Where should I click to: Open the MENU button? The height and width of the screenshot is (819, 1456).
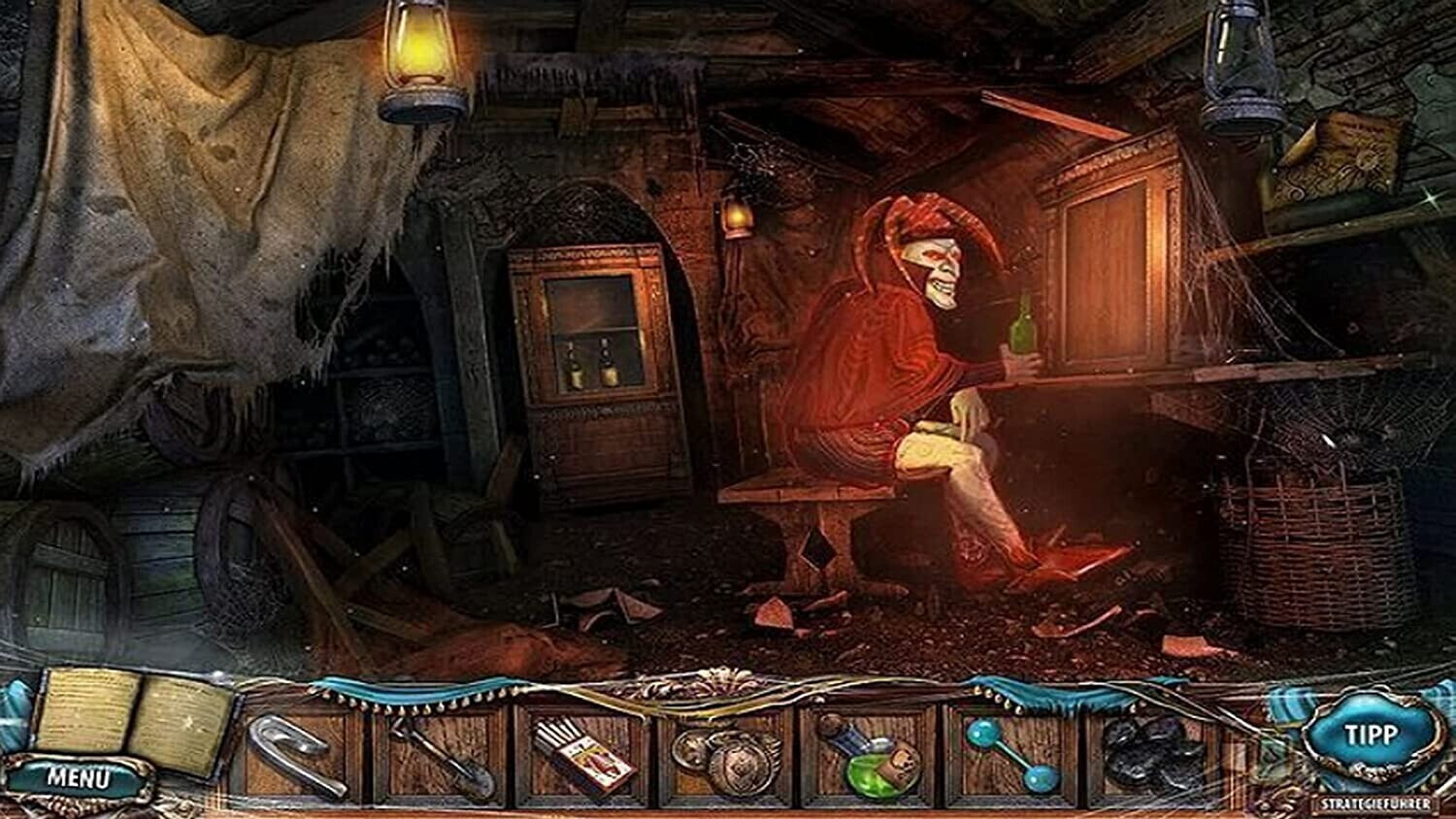(x=78, y=777)
